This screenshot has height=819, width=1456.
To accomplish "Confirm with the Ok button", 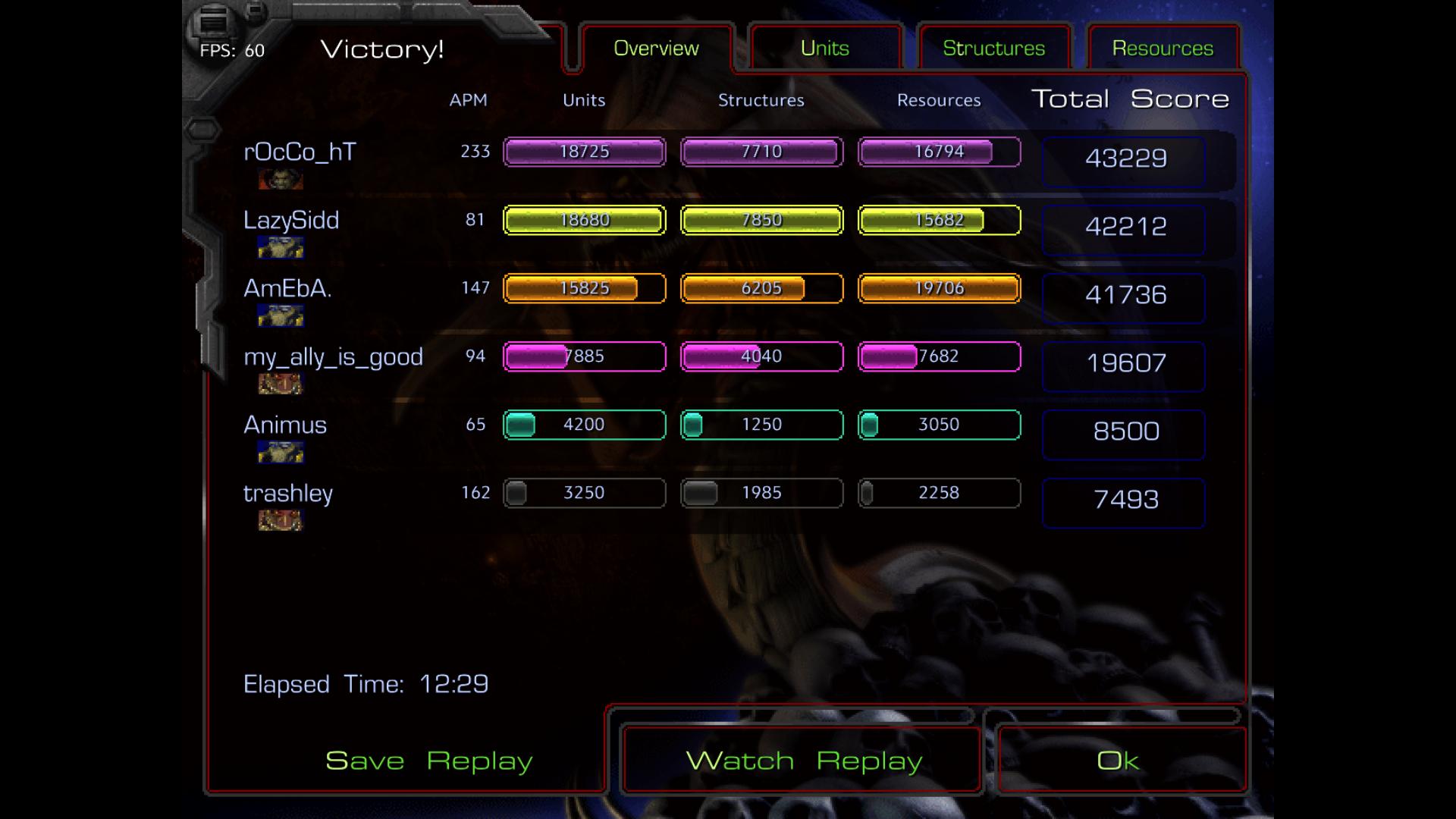I will tap(1118, 761).
